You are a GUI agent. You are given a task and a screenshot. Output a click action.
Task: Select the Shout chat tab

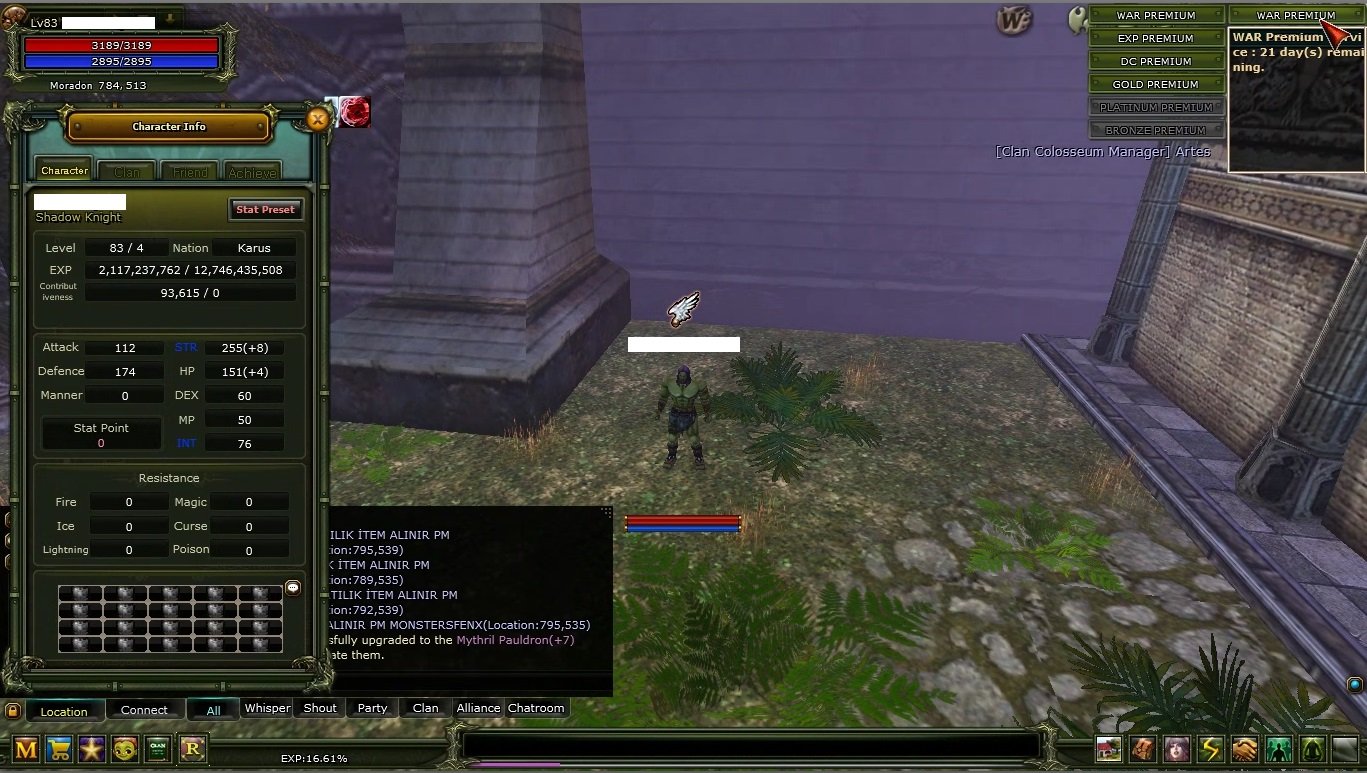click(320, 708)
